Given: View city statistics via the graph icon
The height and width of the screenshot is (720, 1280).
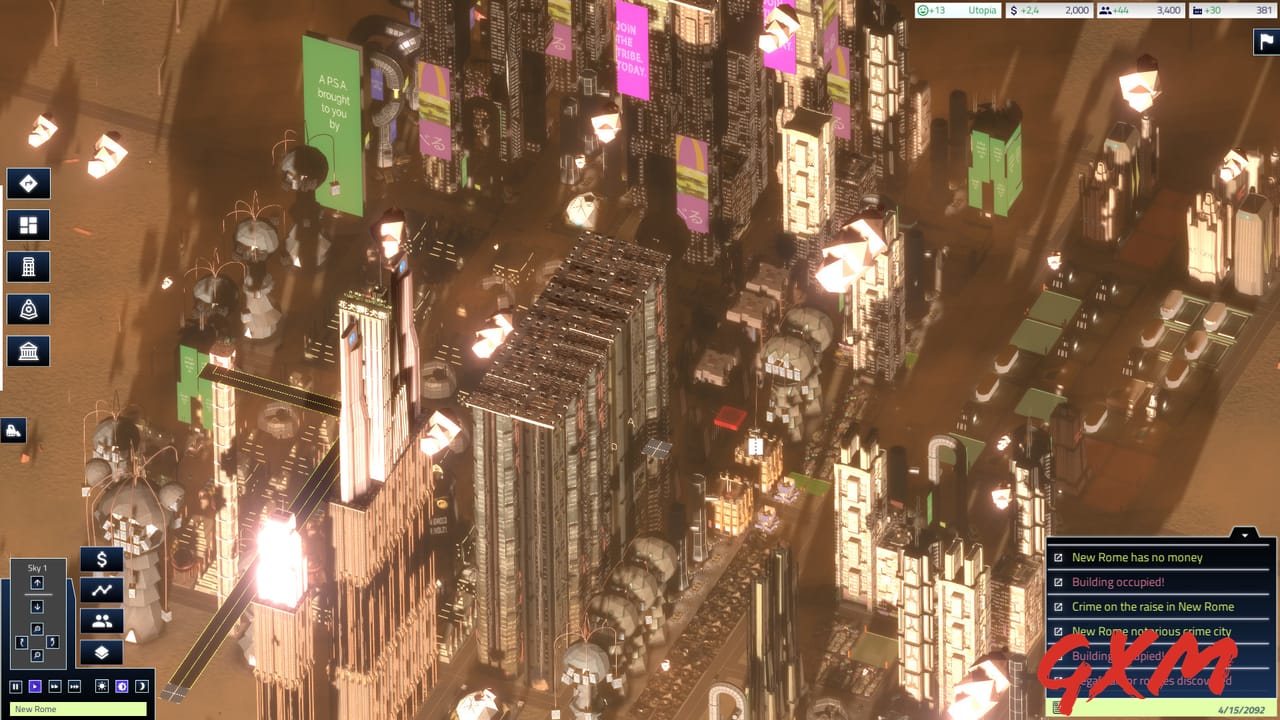Looking at the screenshot, I should pyautogui.click(x=101, y=591).
